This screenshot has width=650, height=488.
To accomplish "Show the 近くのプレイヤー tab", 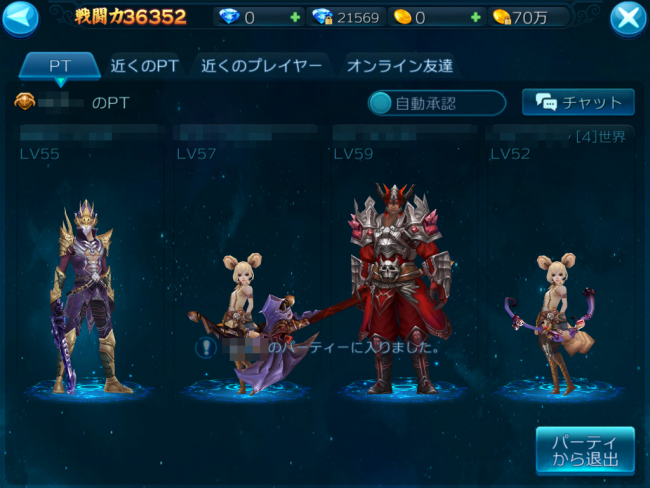I will [261, 66].
